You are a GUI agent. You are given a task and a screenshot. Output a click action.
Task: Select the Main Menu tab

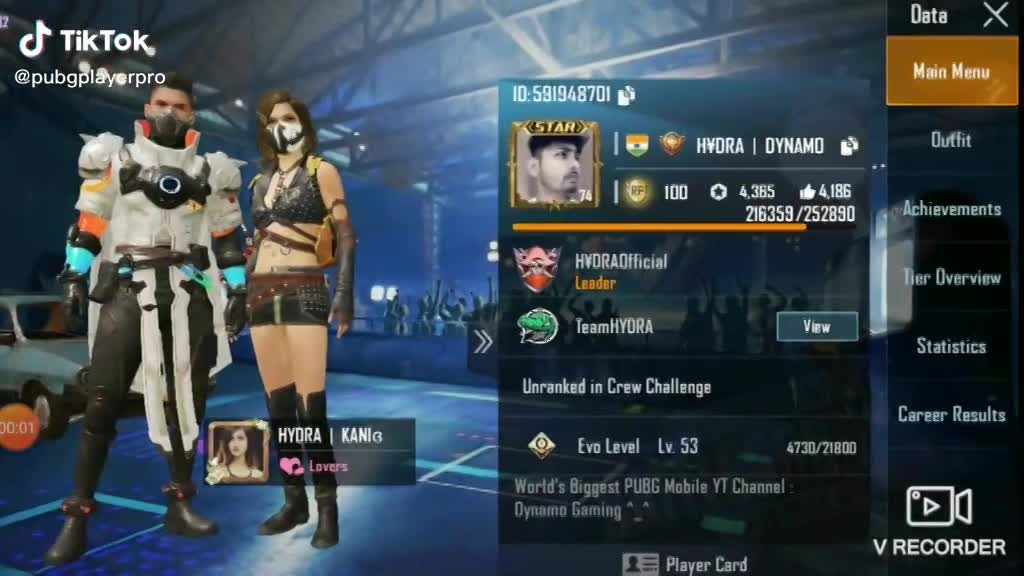[x=950, y=72]
